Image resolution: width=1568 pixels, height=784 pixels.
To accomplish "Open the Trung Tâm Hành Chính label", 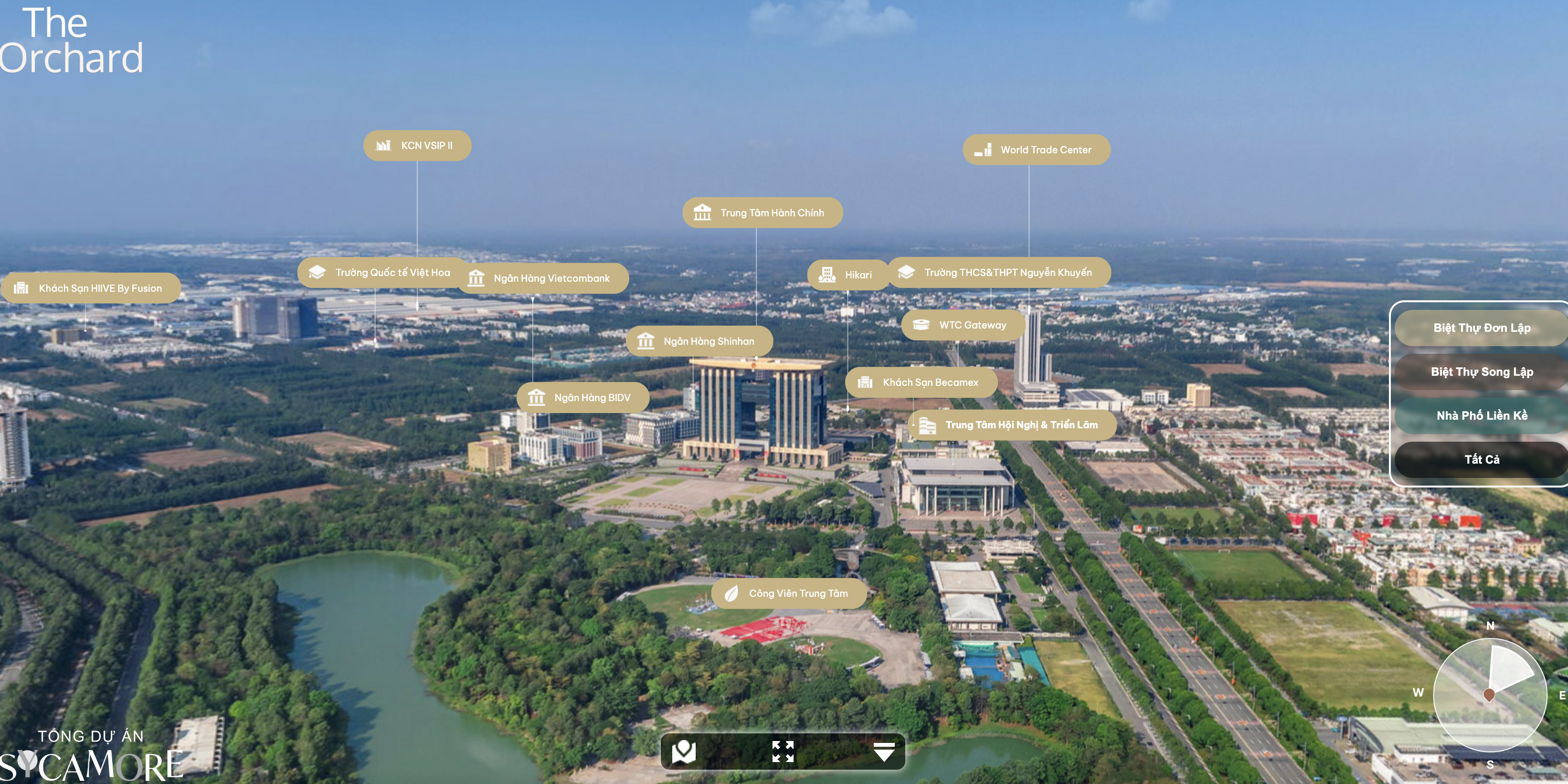I will tap(762, 213).
